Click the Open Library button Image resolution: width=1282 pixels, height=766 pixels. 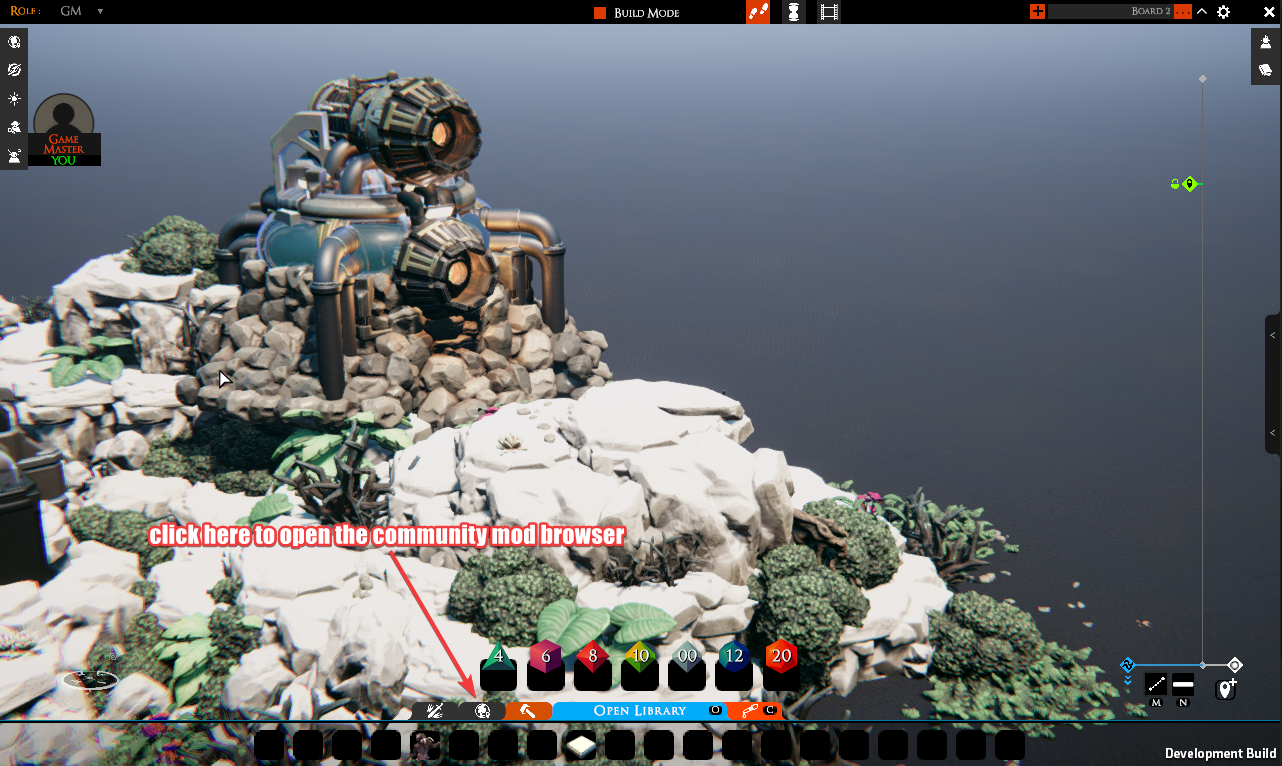640,711
